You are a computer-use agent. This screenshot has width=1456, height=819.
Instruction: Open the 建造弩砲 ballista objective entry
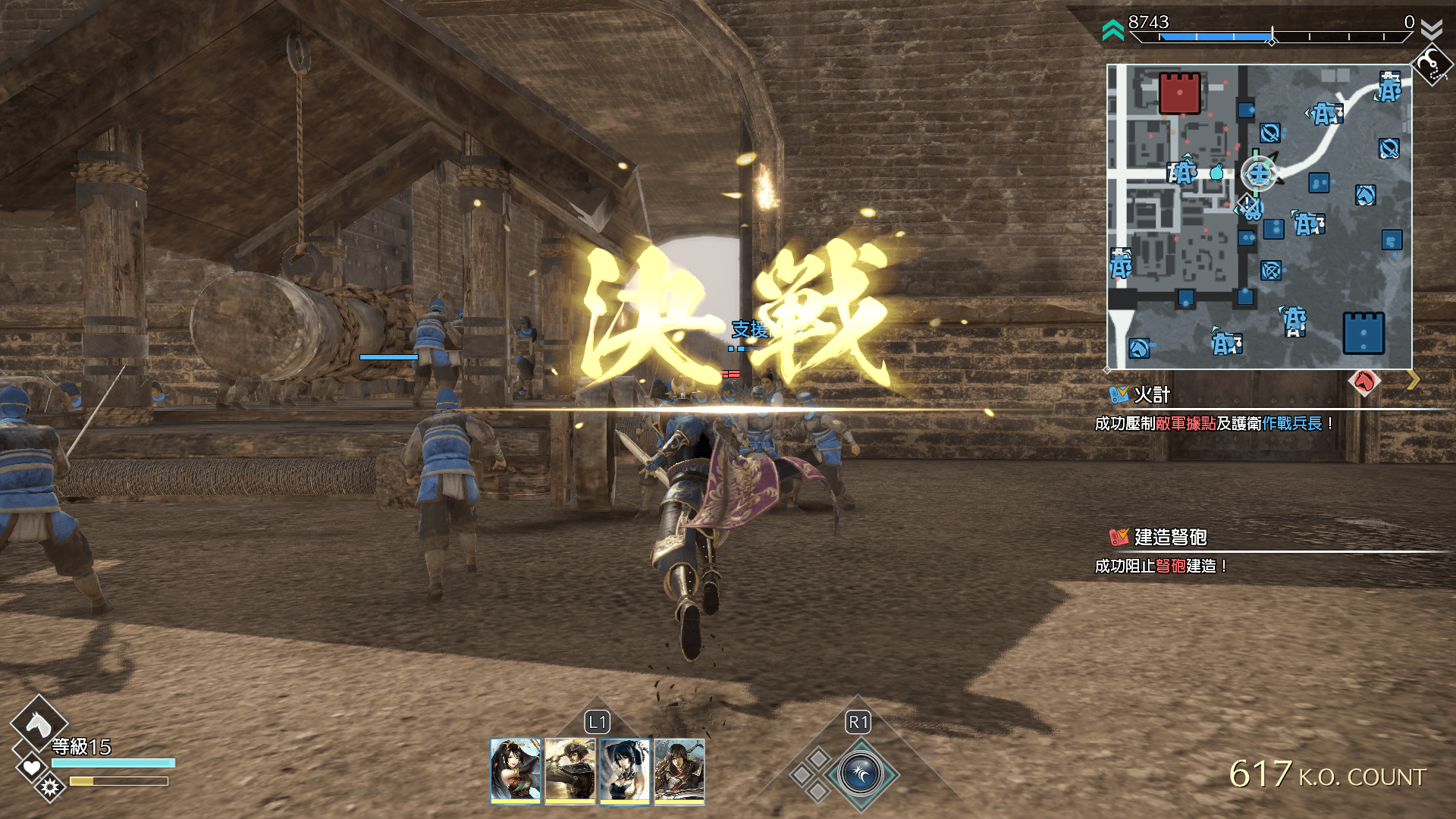pyautogui.click(x=1169, y=538)
